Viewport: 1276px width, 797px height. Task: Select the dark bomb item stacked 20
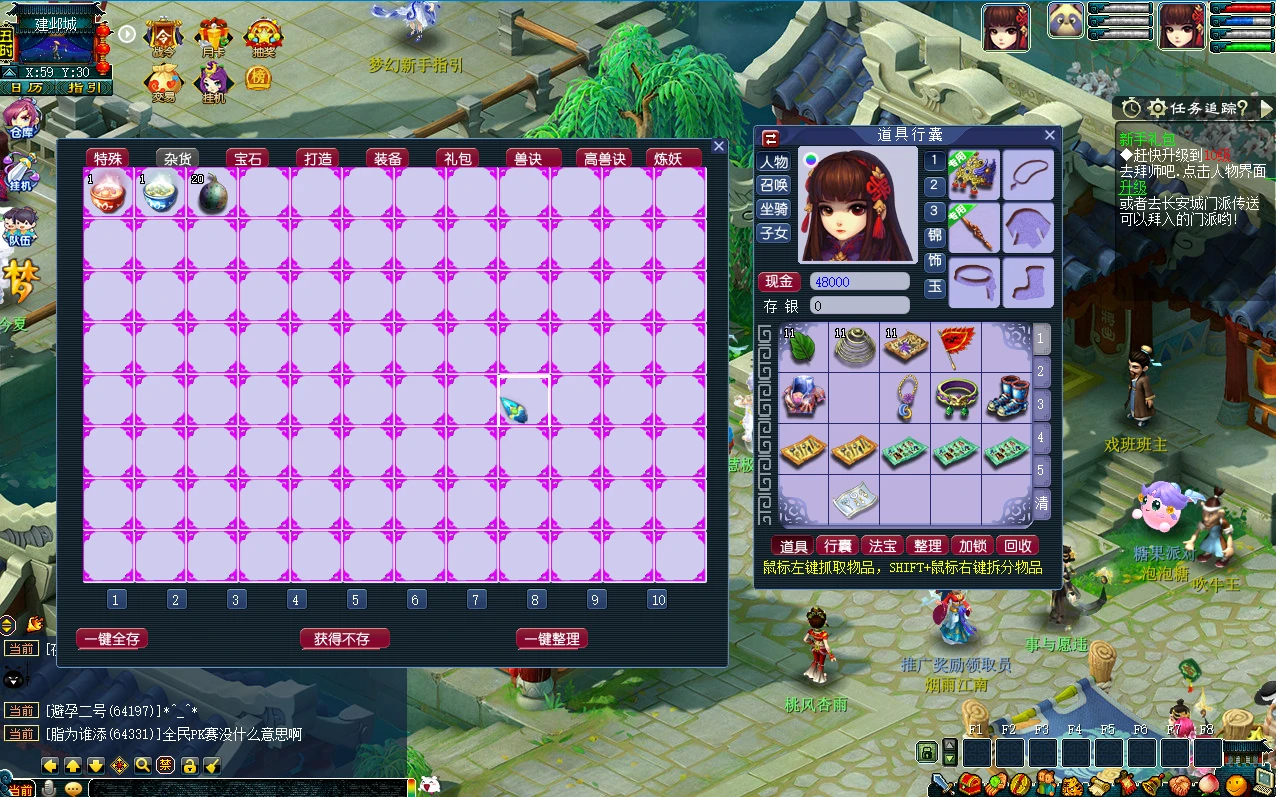click(212, 193)
